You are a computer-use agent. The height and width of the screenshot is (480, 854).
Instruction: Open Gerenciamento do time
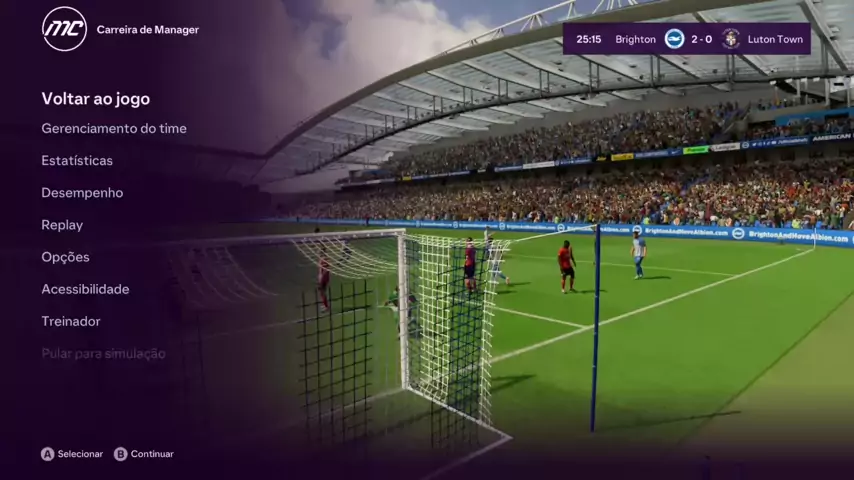(x=114, y=129)
